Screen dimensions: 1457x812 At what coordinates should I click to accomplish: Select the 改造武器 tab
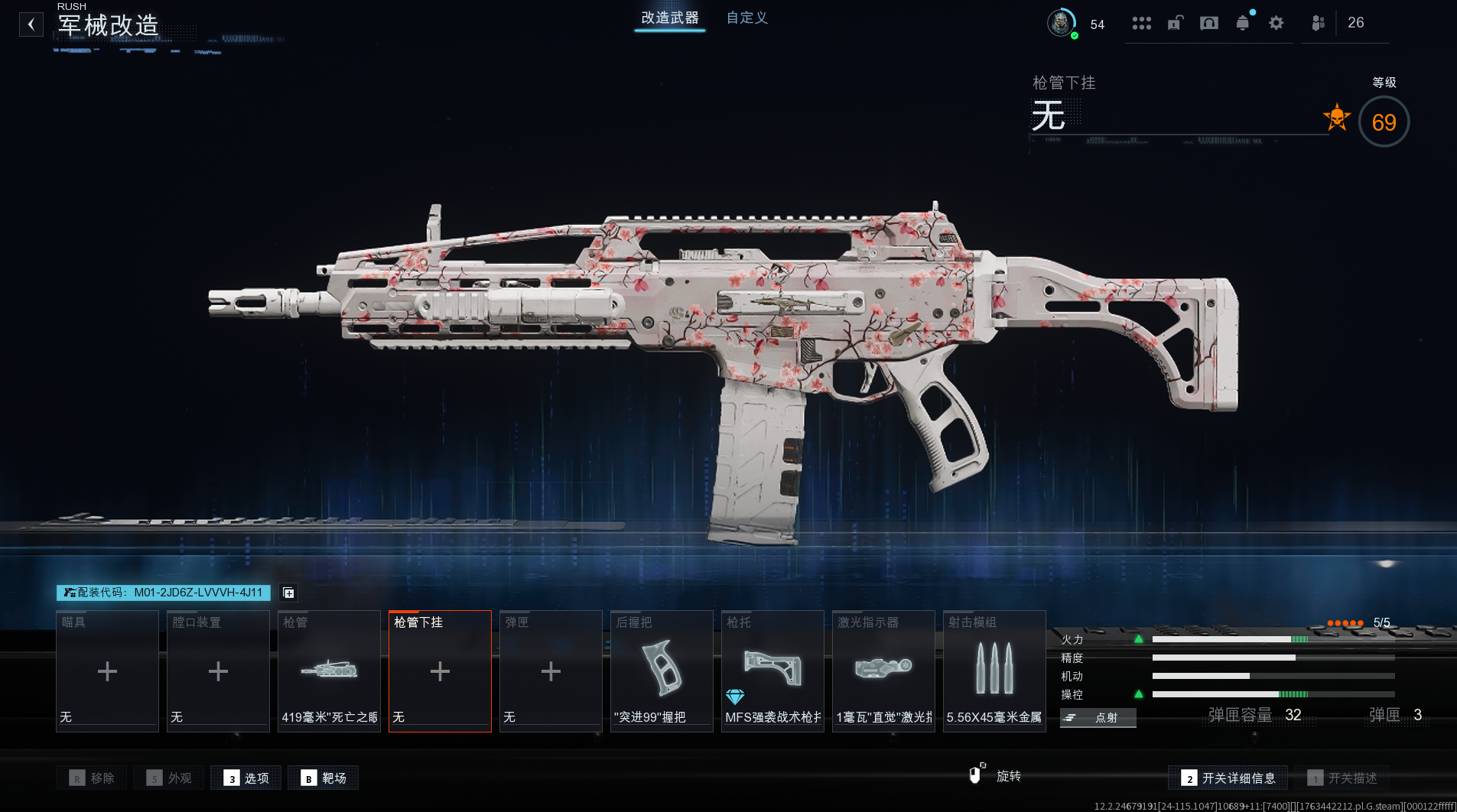[x=669, y=18]
